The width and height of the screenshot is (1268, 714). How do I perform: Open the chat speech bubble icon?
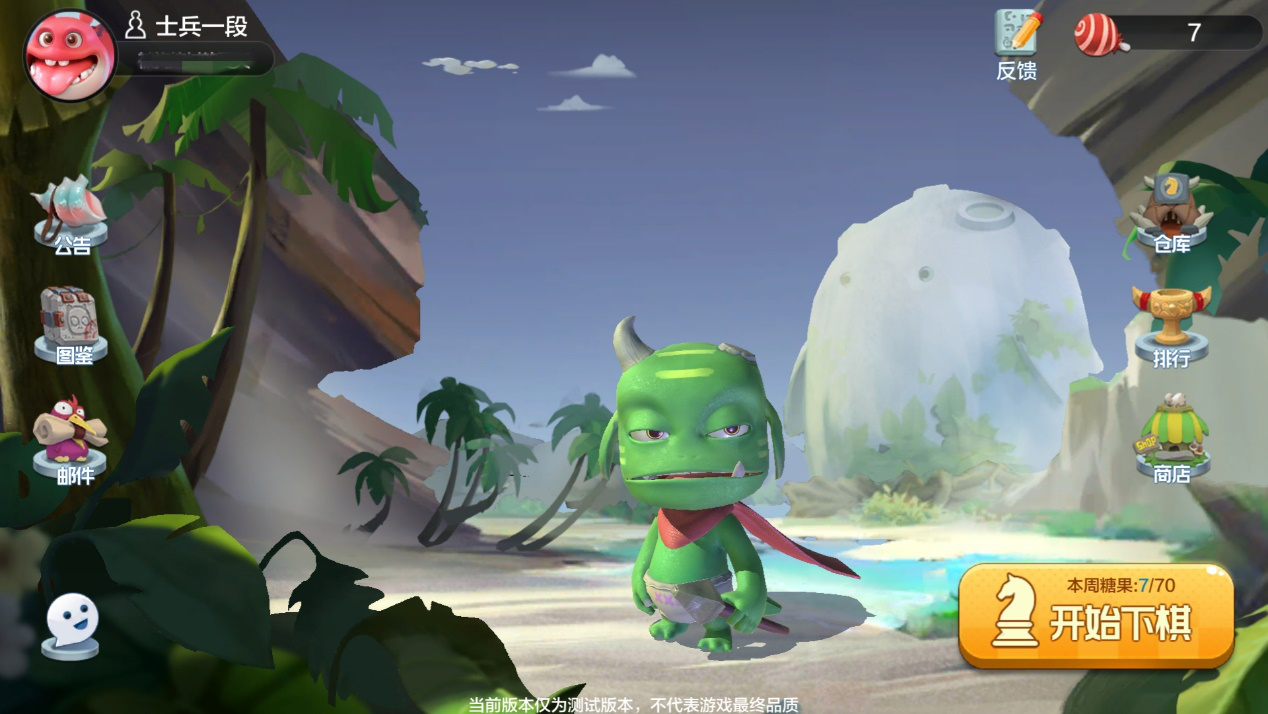coord(71,625)
